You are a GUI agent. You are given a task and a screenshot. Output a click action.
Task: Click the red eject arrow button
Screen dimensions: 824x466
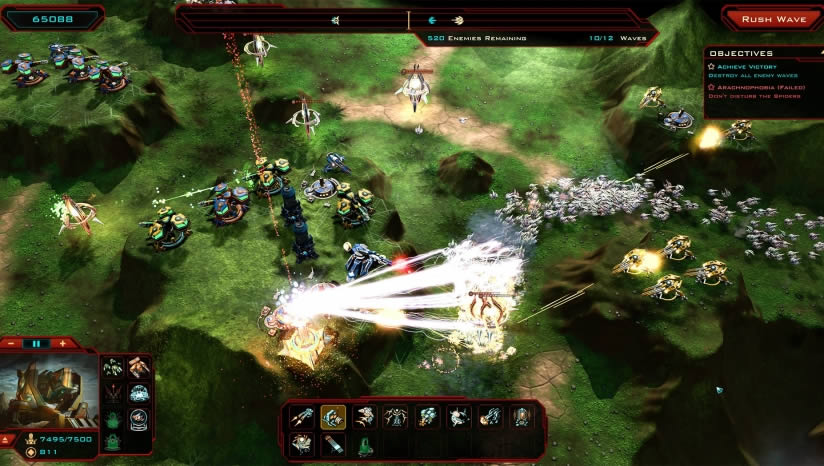pos(8,440)
